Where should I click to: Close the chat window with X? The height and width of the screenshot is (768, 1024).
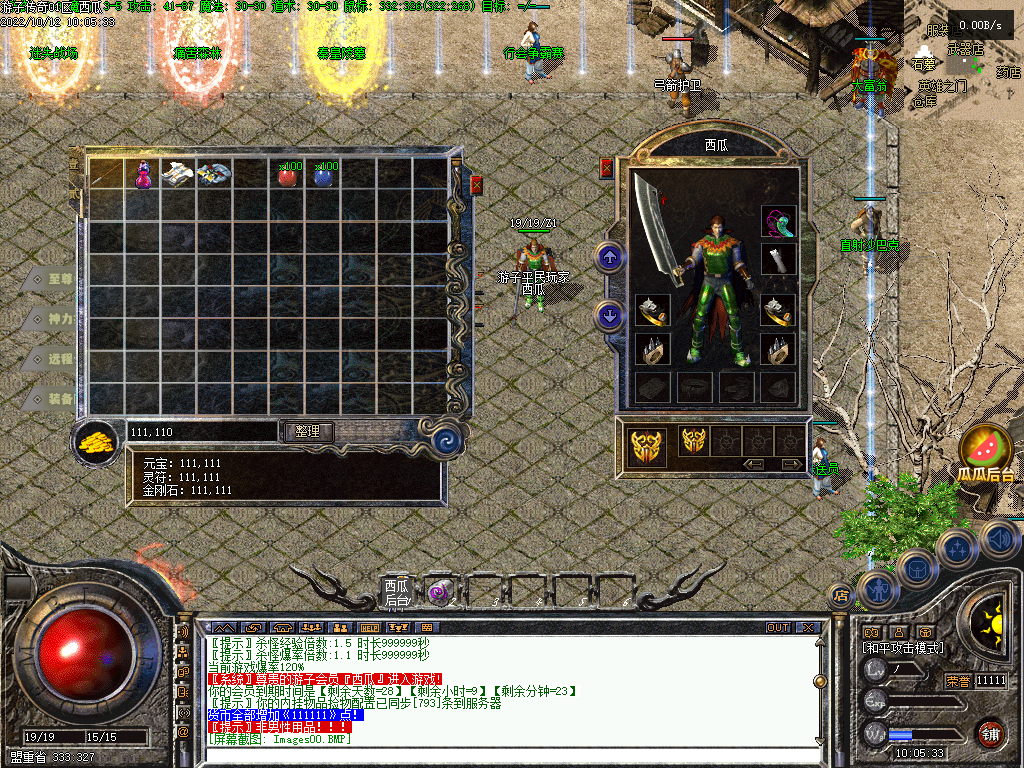[807, 628]
